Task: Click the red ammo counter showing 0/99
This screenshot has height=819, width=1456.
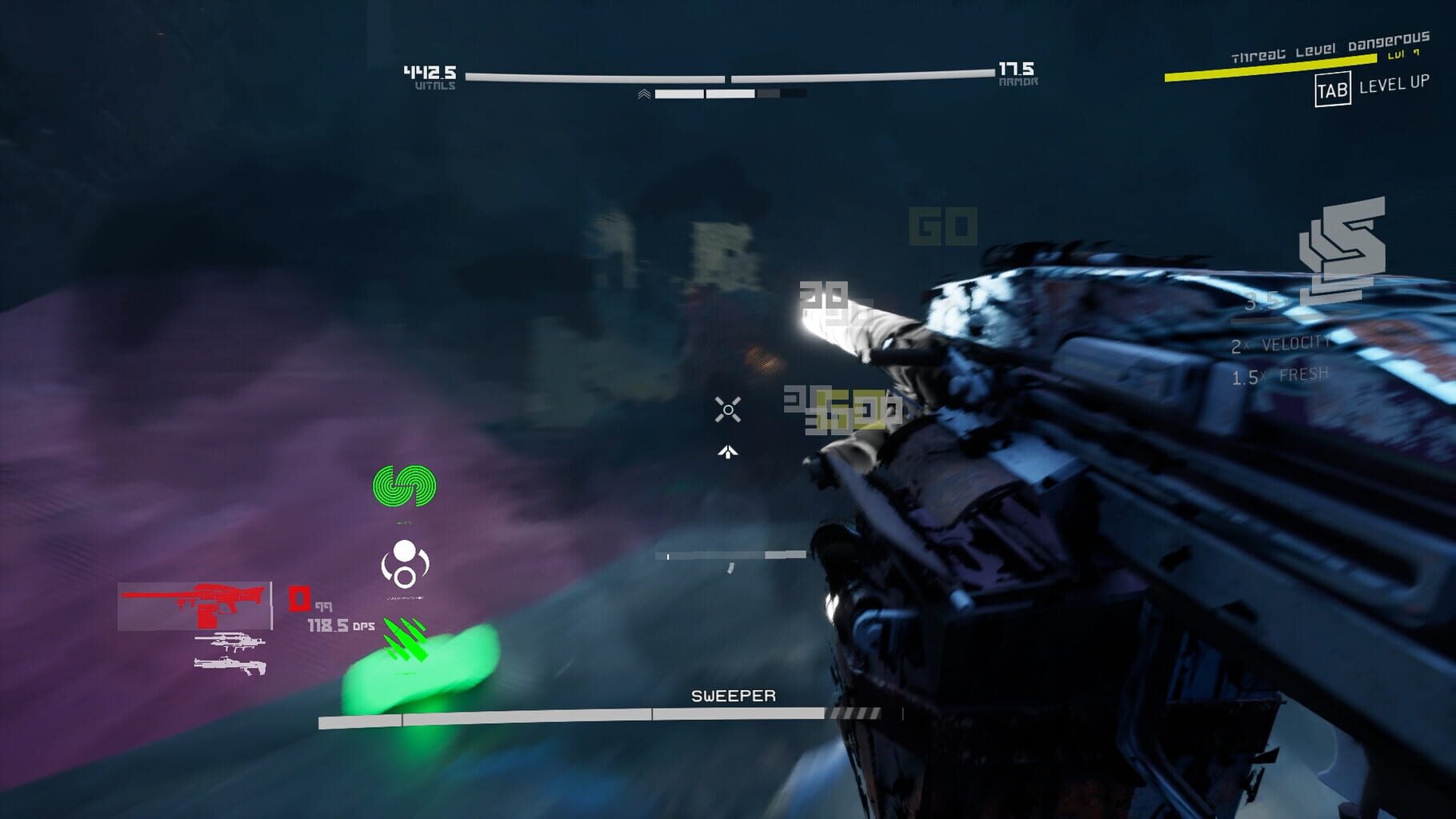Action: click(311, 601)
